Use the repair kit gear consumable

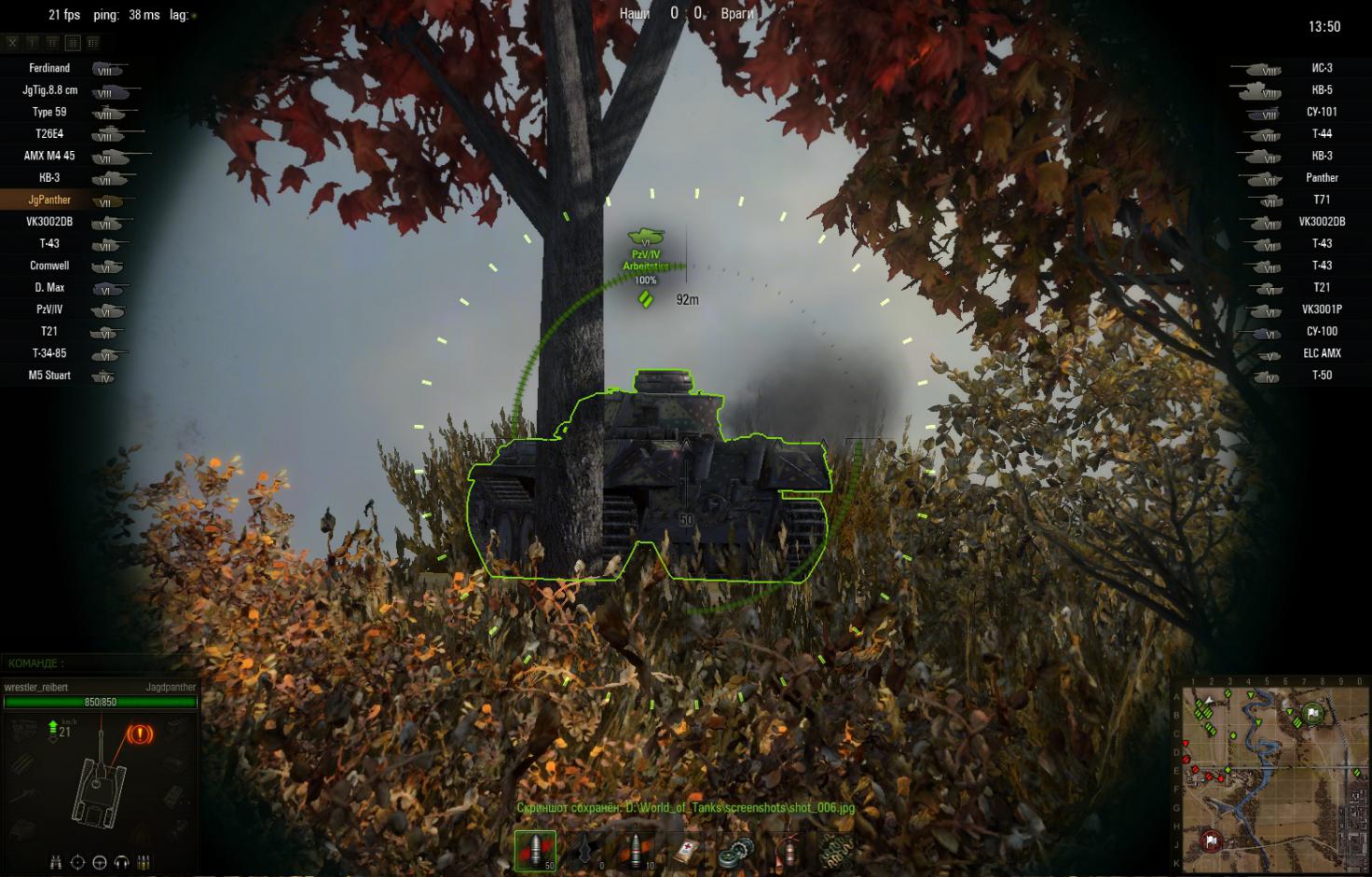(734, 851)
